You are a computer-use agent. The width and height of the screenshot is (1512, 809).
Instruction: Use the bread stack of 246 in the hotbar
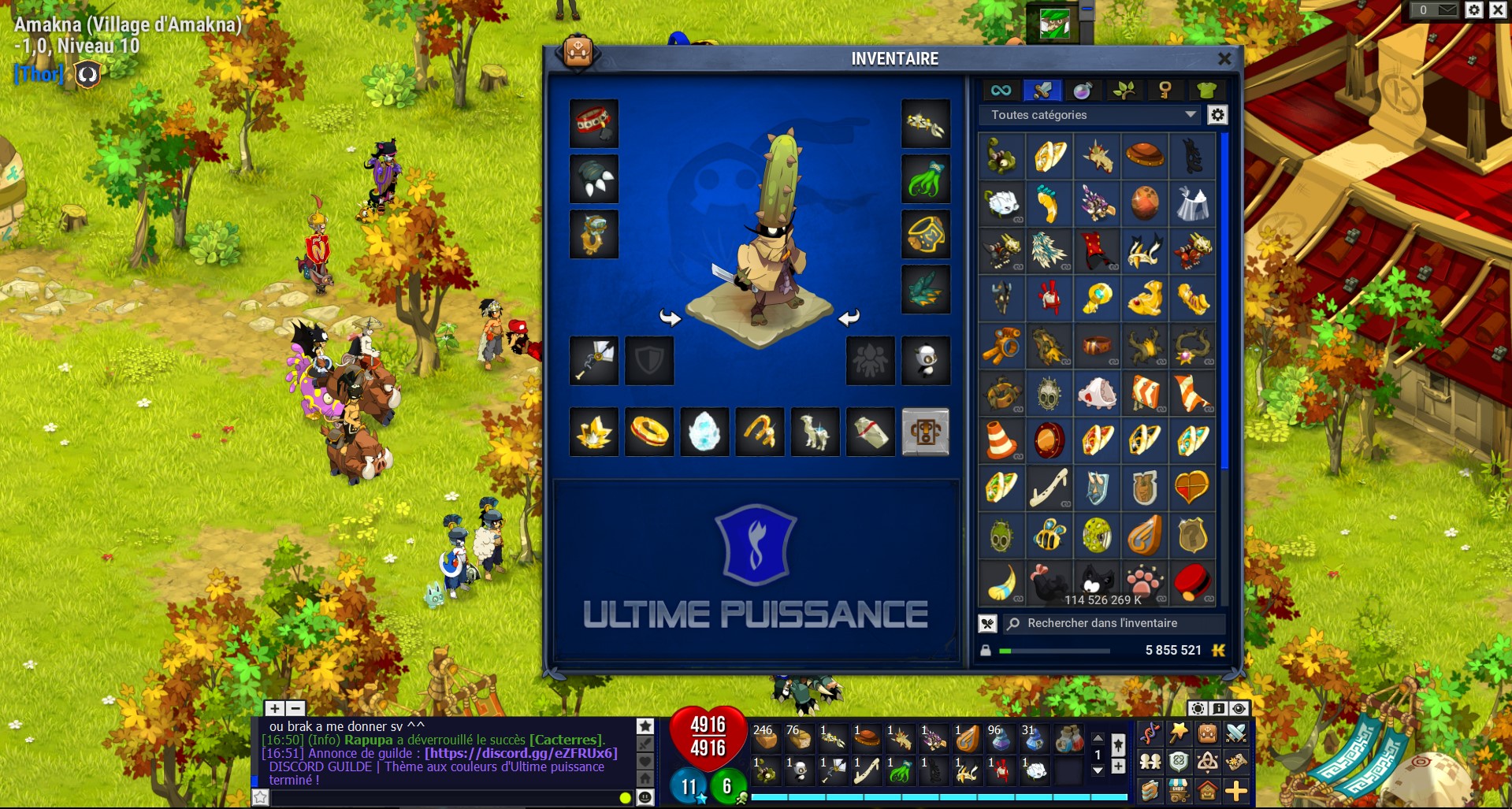point(765,738)
